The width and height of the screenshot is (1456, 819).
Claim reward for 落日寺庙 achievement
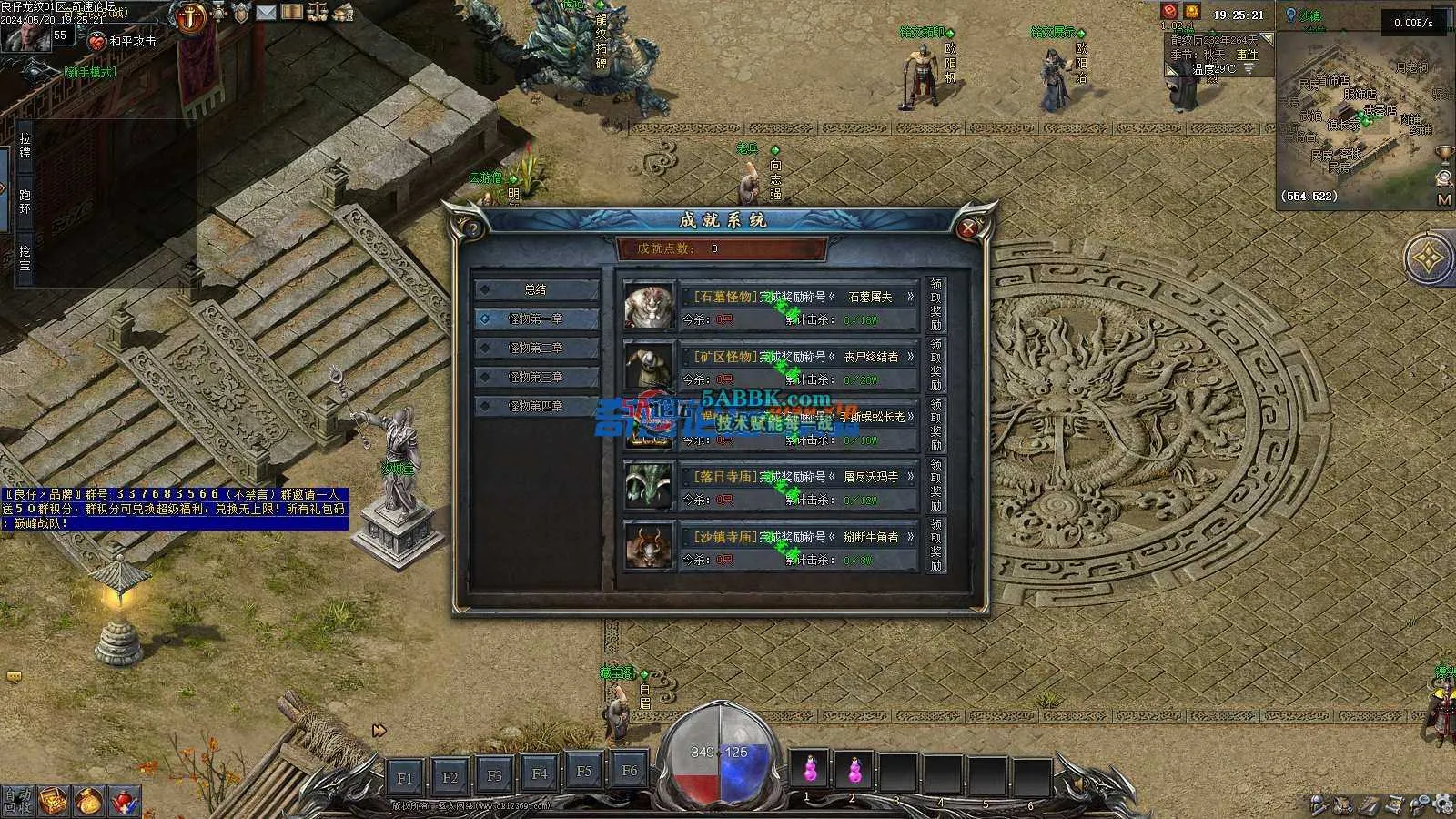point(935,485)
